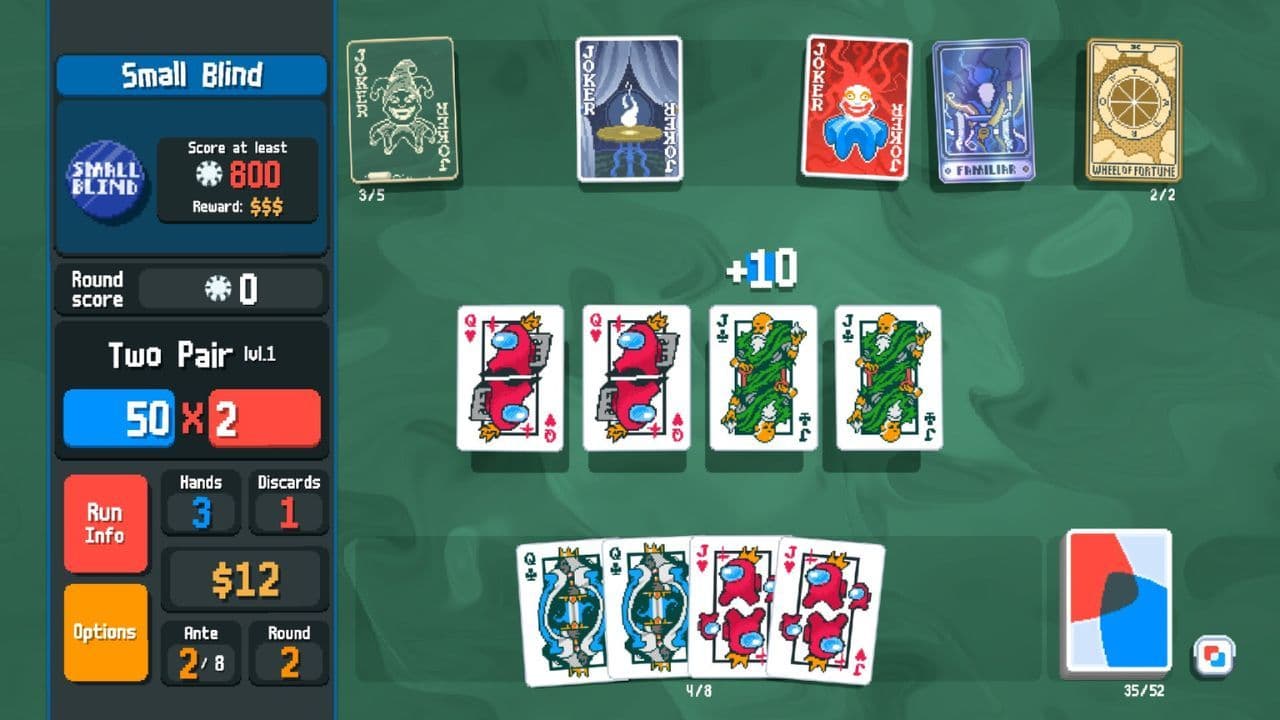The width and height of the screenshot is (1280, 720).
Task: Open the Options menu
Action: 106,633
